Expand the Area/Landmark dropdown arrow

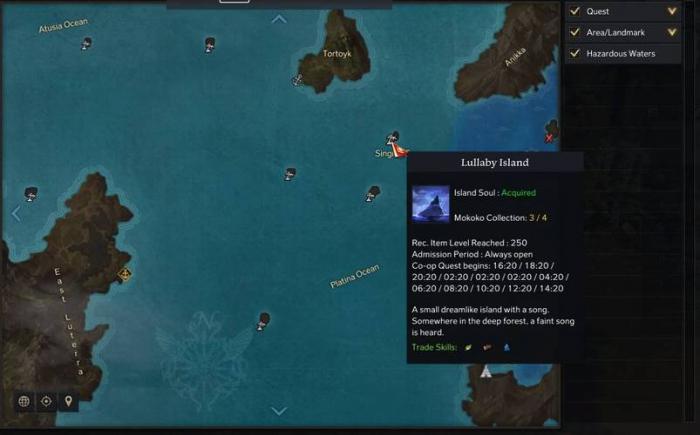(x=672, y=33)
